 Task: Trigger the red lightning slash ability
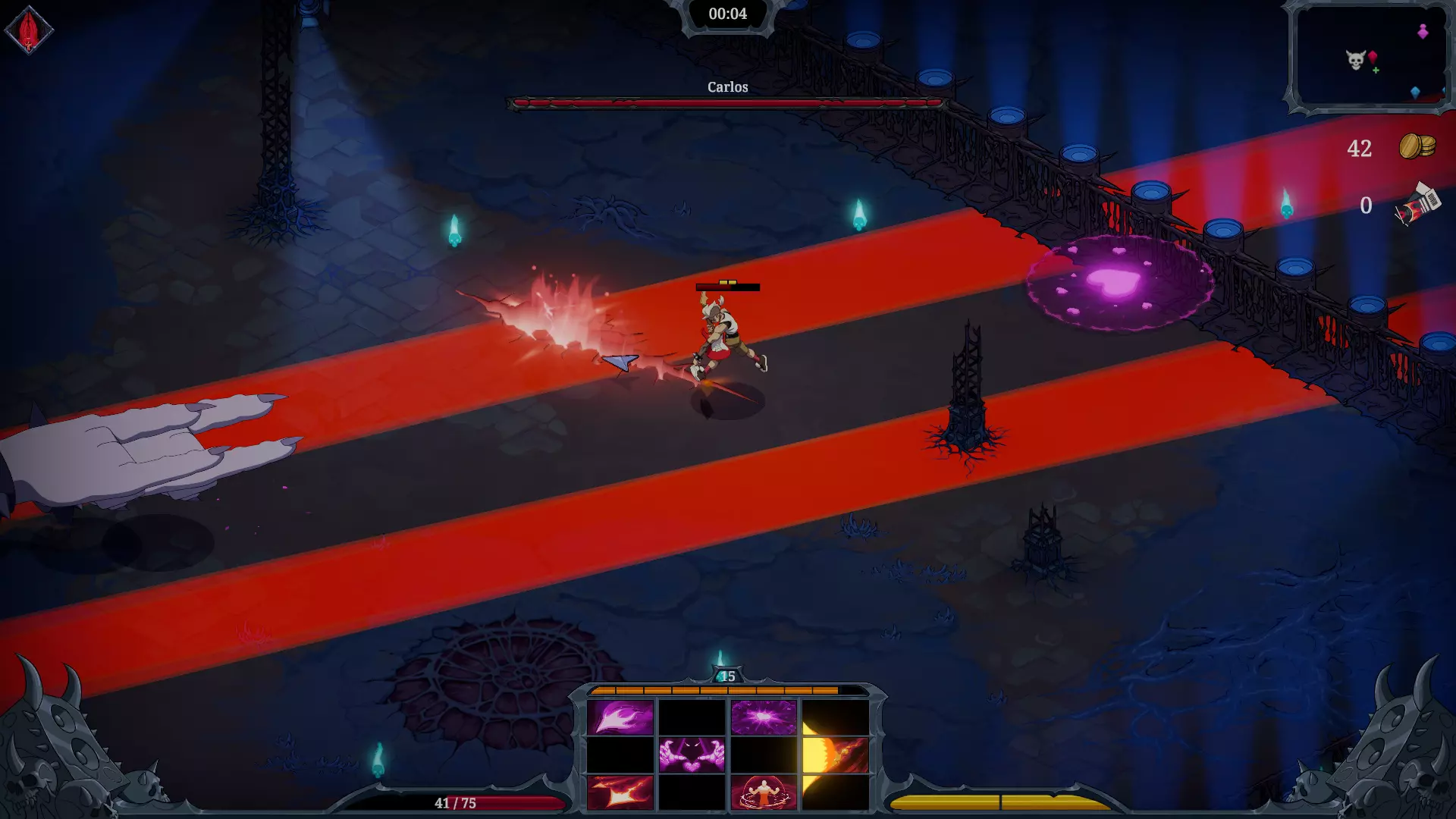click(x=620, y=792)
